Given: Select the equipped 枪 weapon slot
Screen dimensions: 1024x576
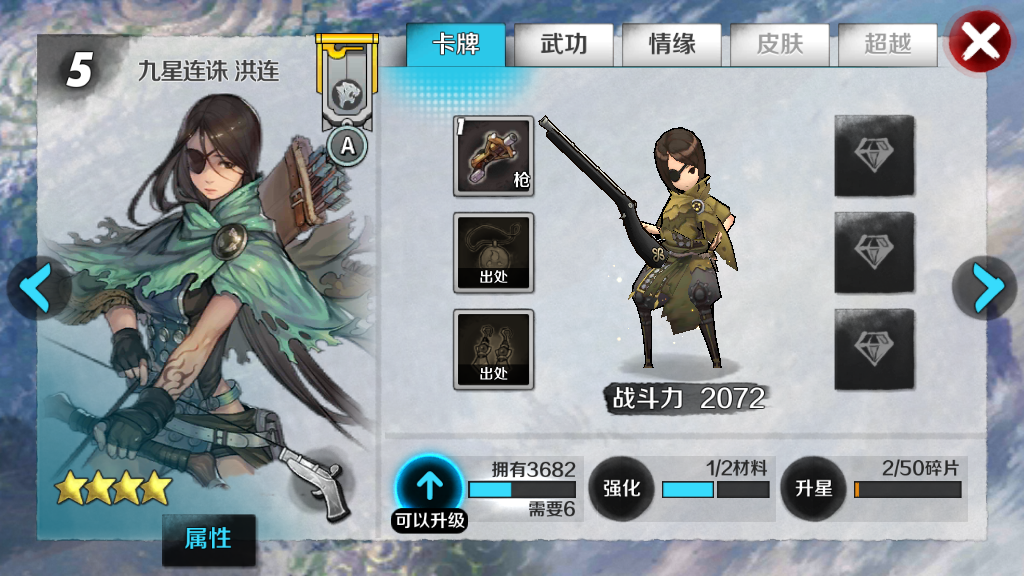Looking at the screenshot, I should point(493,155).
